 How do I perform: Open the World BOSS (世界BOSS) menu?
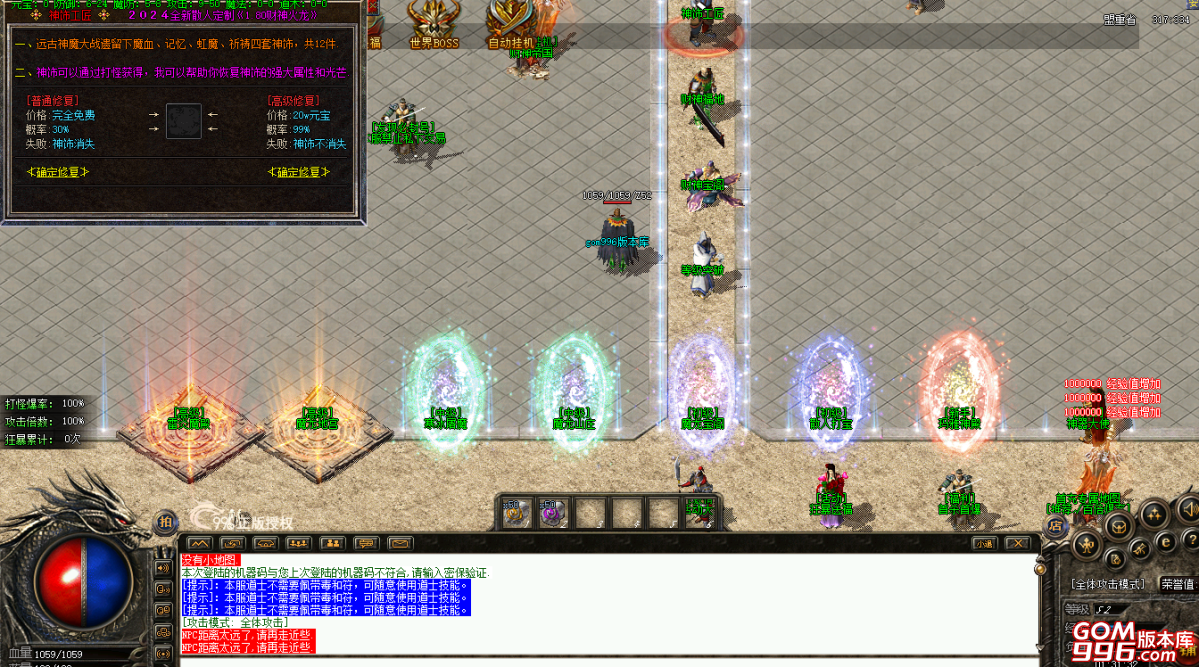pyautogui.click(x=434, y=25)
